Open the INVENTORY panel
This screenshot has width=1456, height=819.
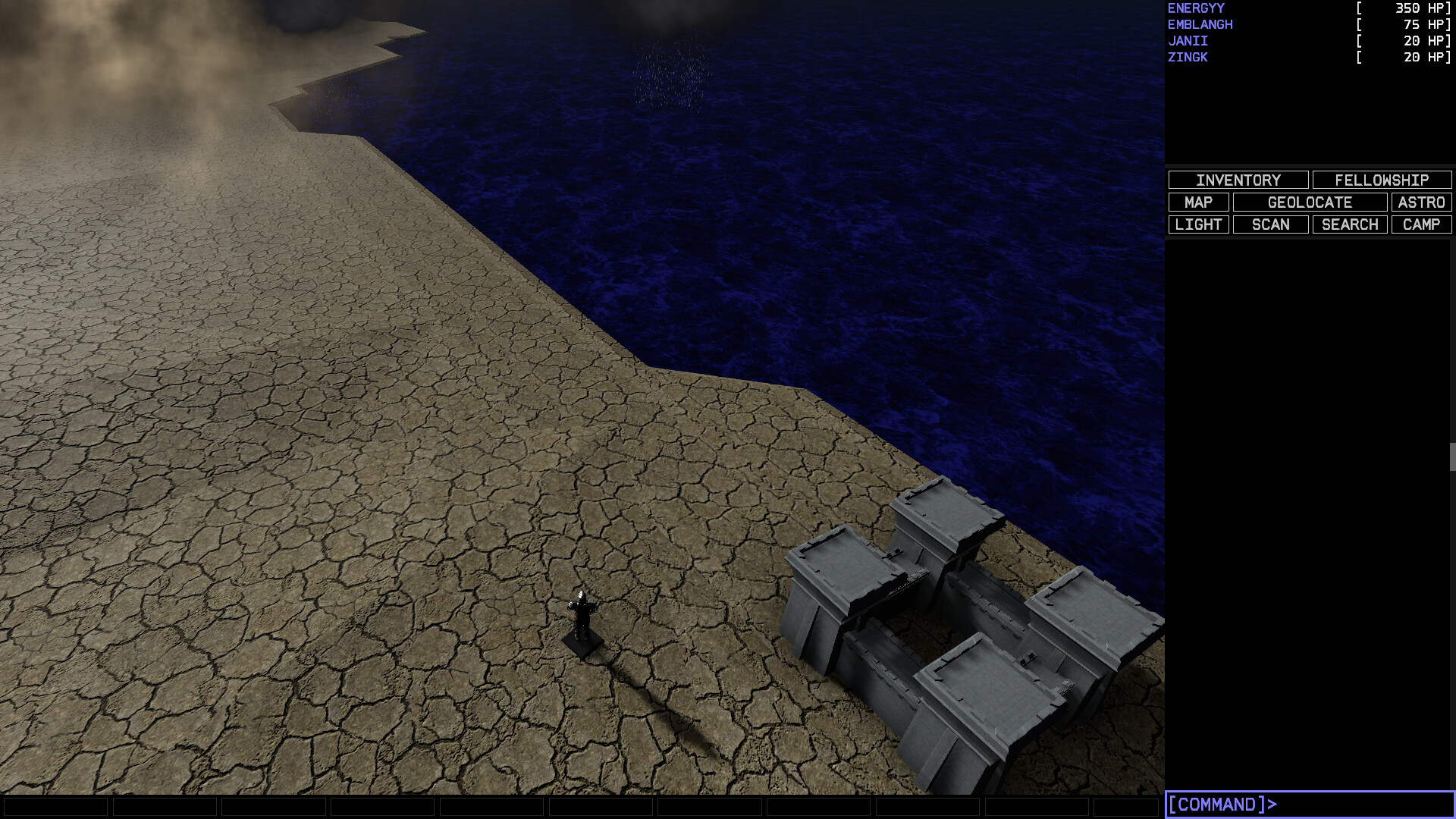1238,180
